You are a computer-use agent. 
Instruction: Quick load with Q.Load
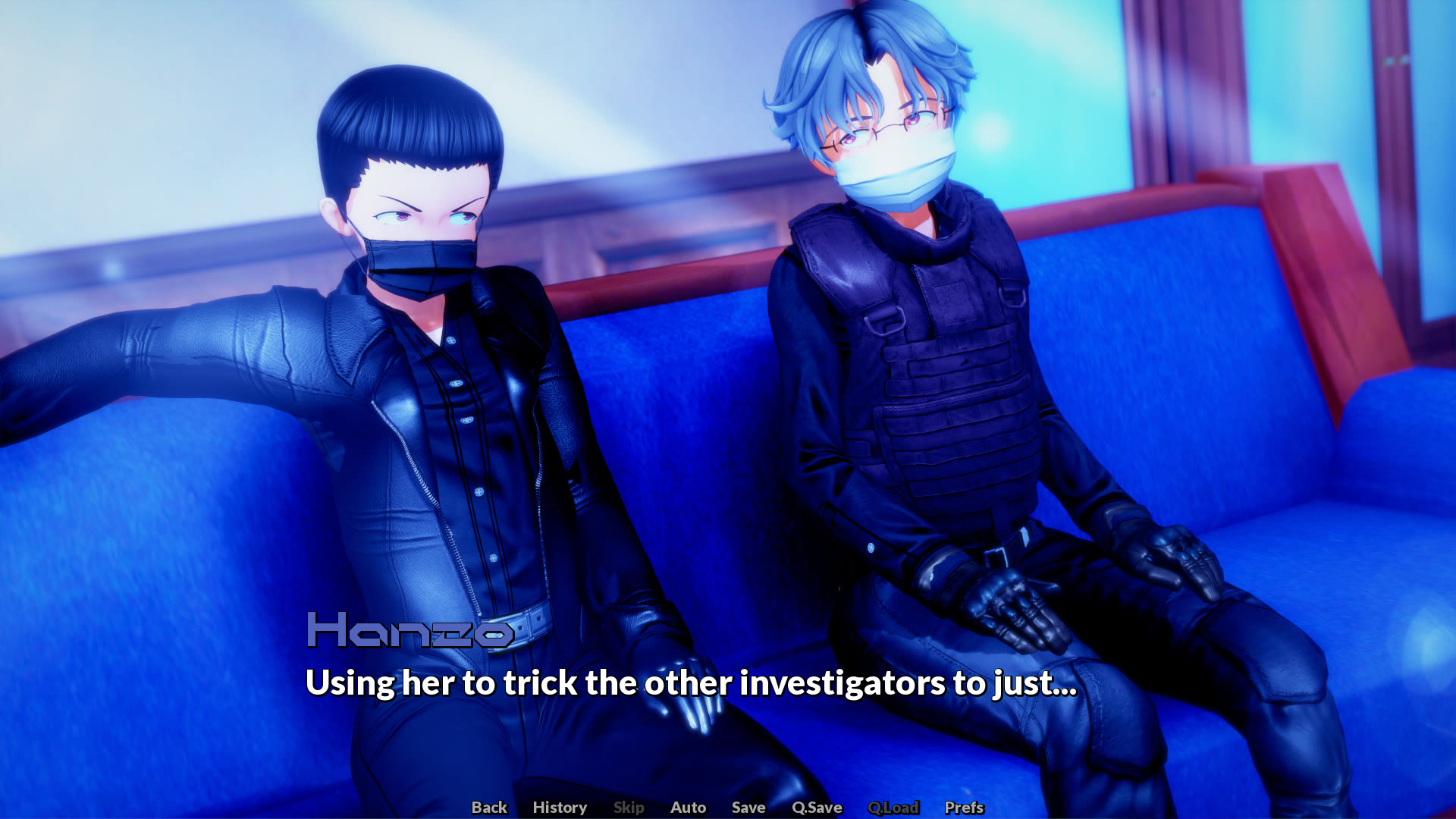(893, 808)
